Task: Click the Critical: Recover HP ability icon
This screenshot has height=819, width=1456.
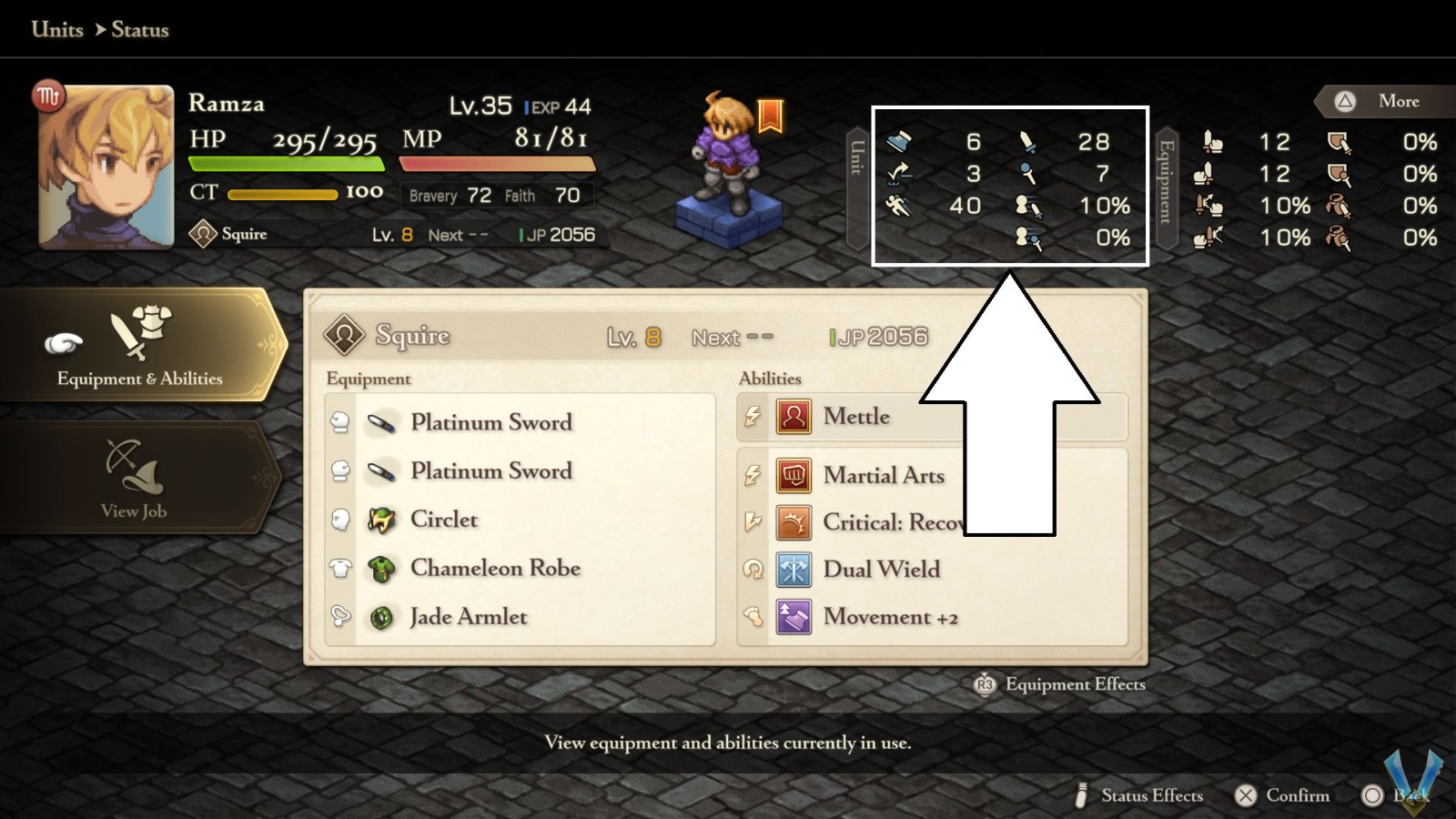Action: click(794, 522)
